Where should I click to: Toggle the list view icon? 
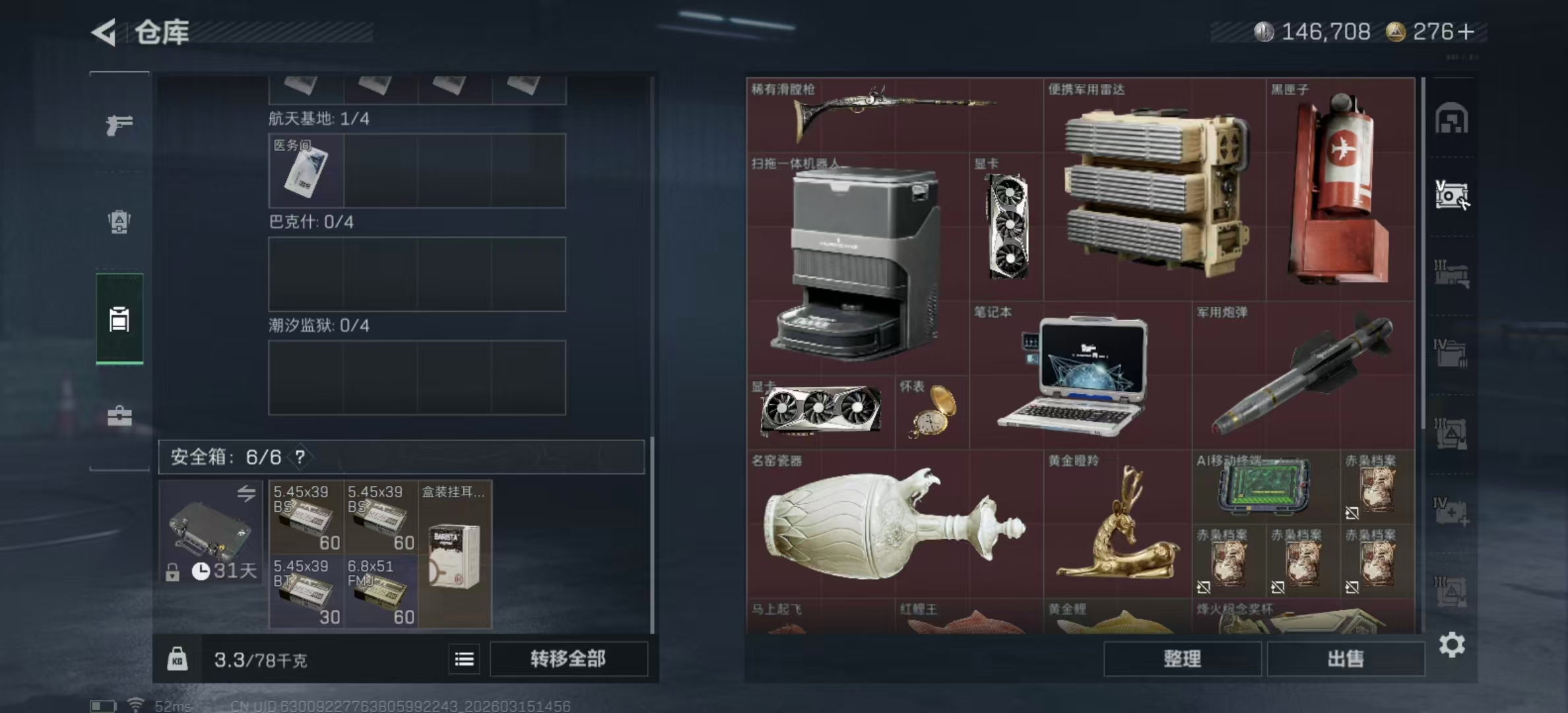coord(465,659)
